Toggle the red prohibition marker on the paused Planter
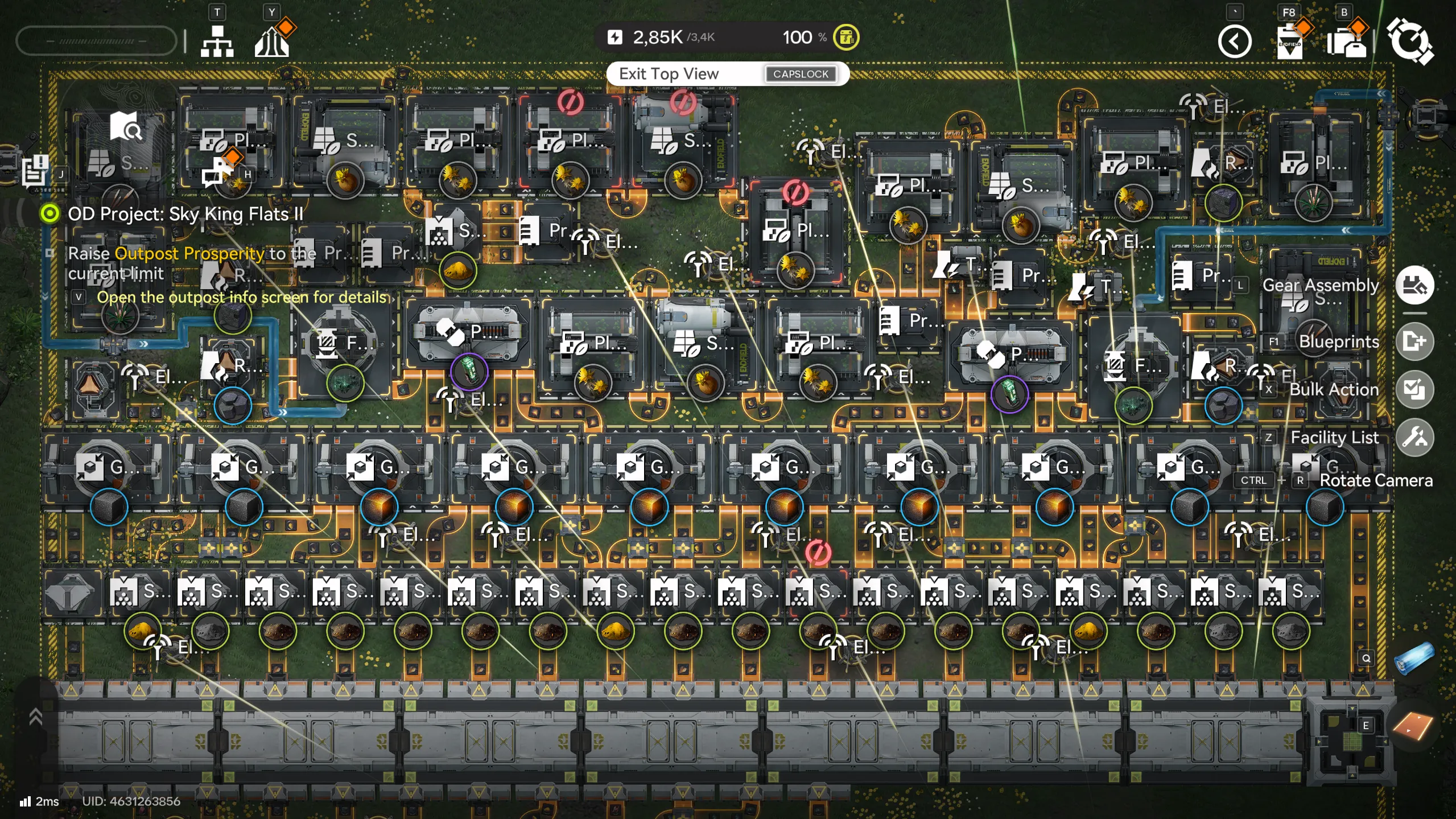Image resolution: width=1456 pixels, height=819 pixels. pos(570,101)
